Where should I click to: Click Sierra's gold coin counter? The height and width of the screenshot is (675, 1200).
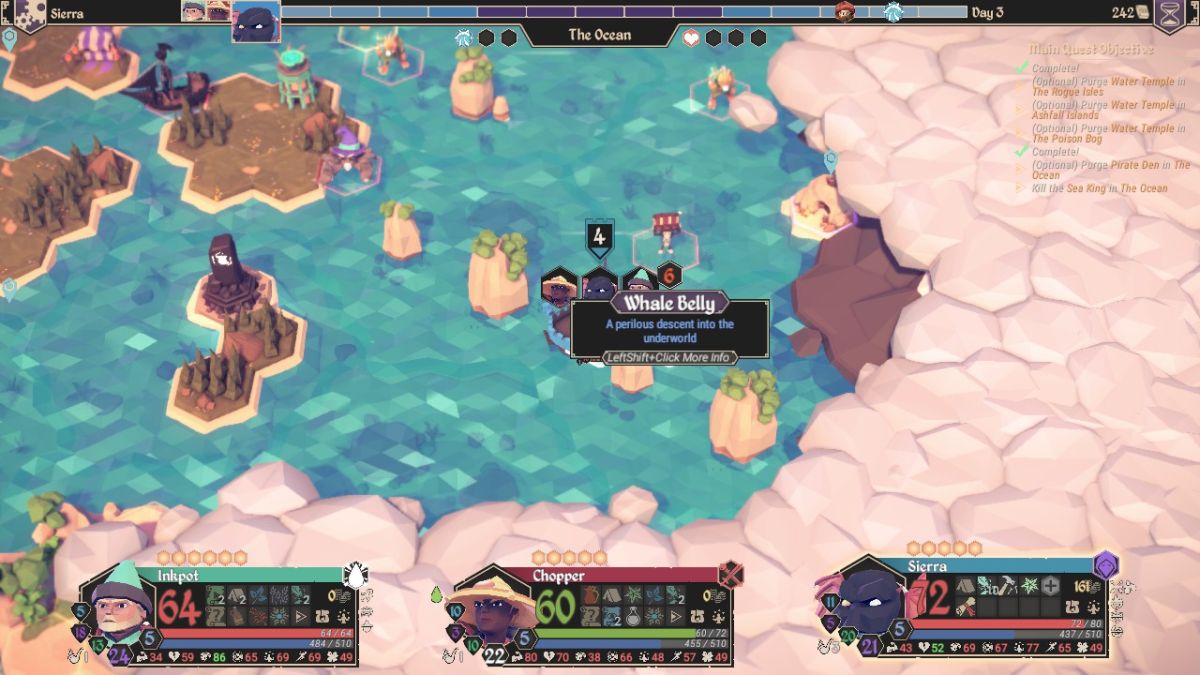[x=1082, y=587]
